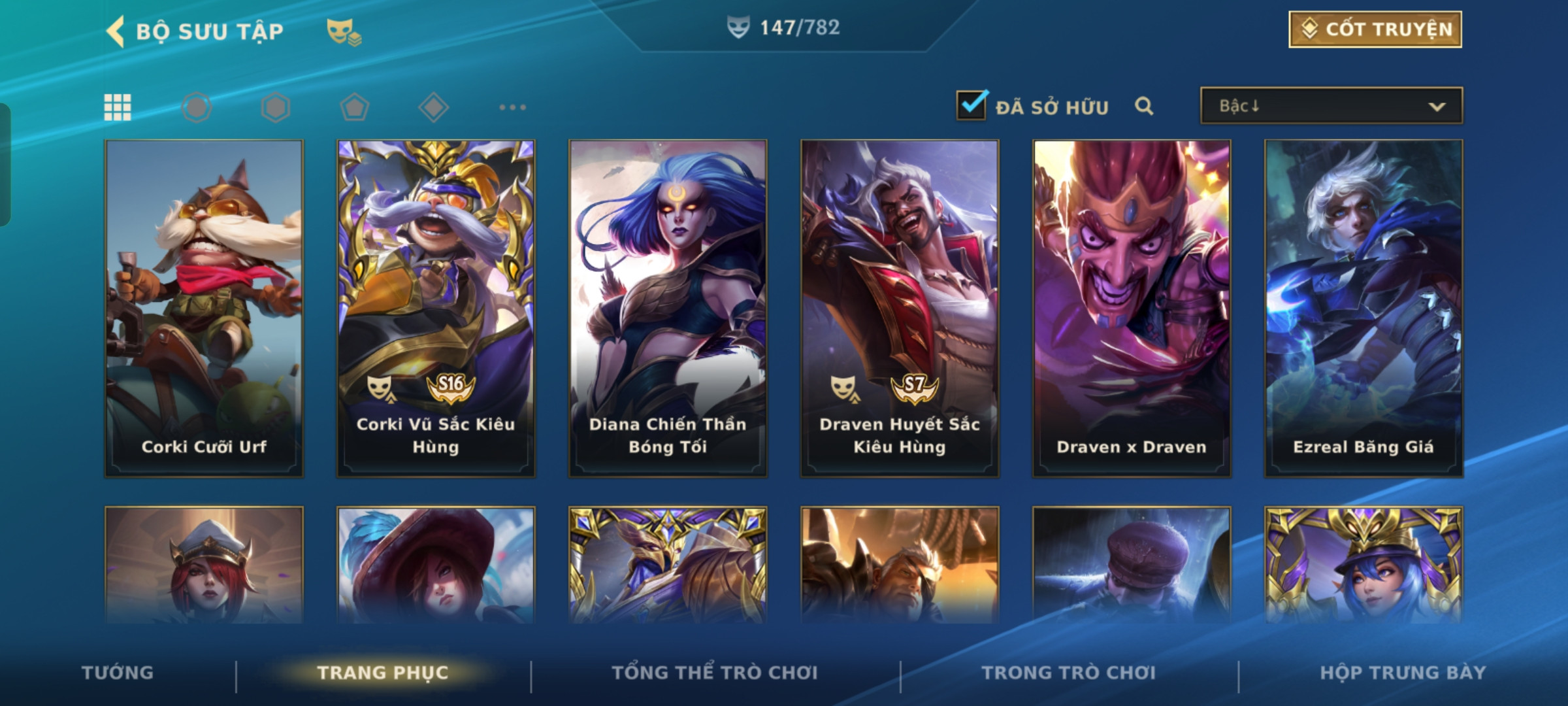This screenshot has width=1568, height=706.
Task: Select the Corki Cưỡi Urf skin card
Action: pos(204,307)
